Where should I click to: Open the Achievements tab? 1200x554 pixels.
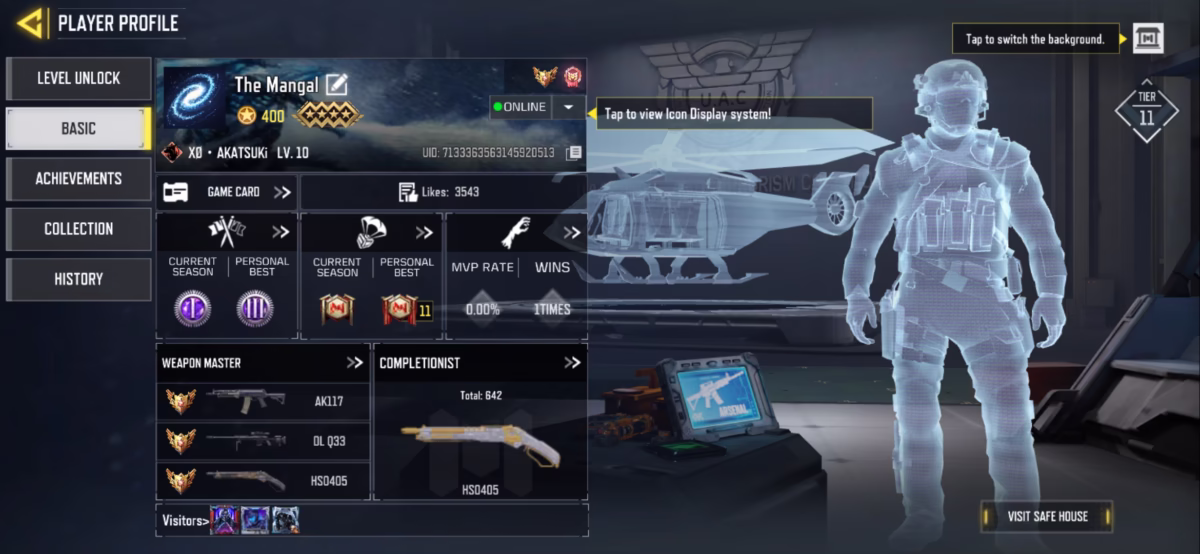click(x=78, y=178)
